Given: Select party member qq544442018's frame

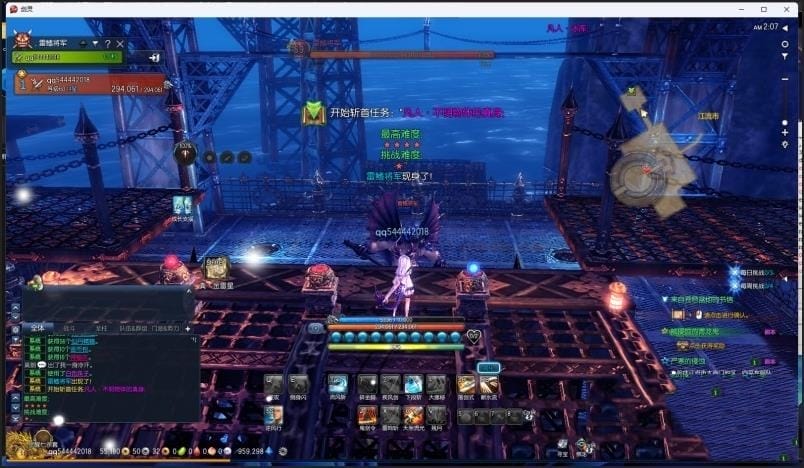Looking at the screenshot, I should (x=90, y=82).
